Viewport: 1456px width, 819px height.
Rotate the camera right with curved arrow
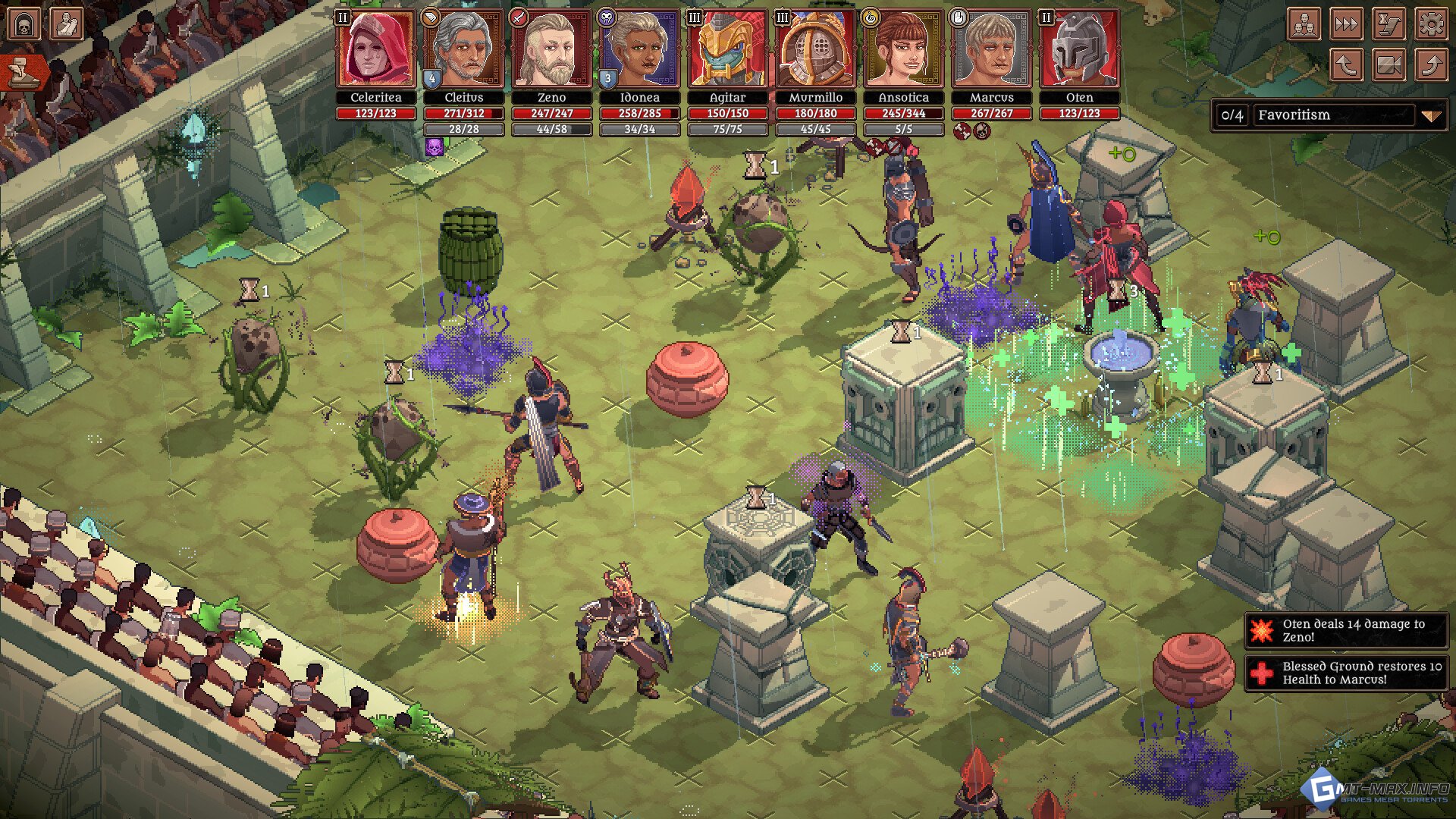[x=1431, y=65]
